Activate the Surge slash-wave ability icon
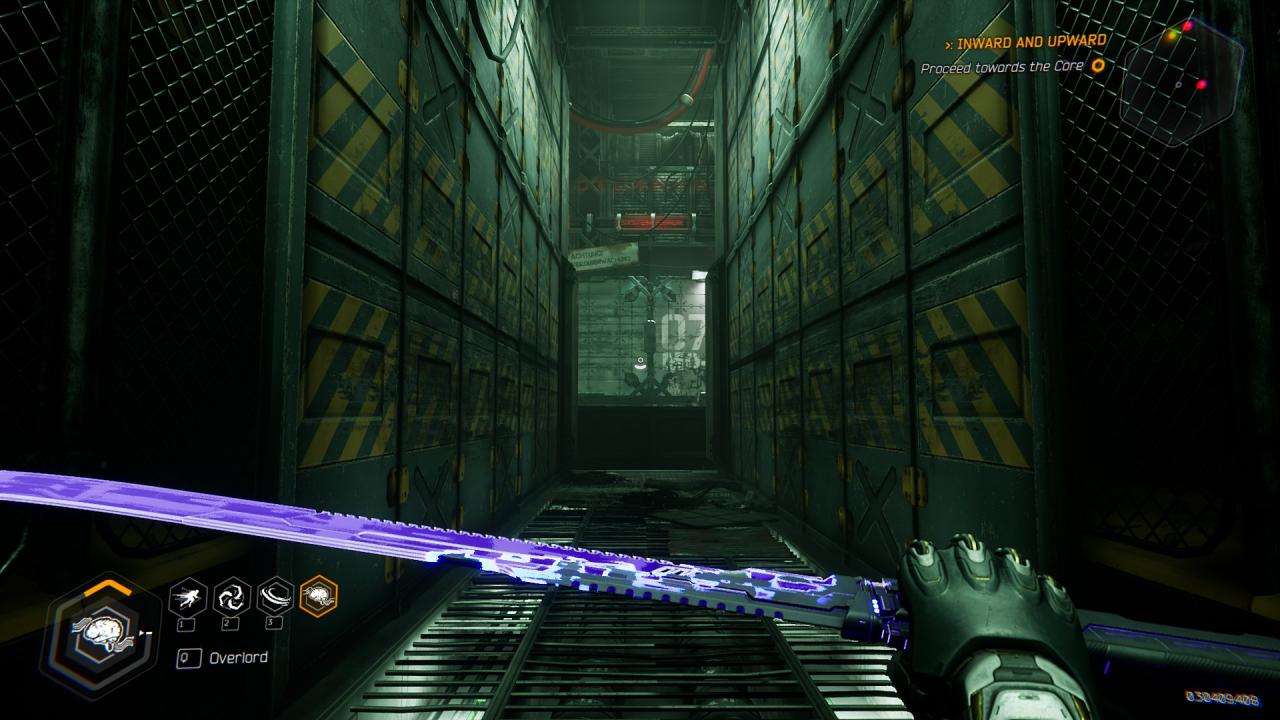 pyautogui.click(x=275, y=597)
